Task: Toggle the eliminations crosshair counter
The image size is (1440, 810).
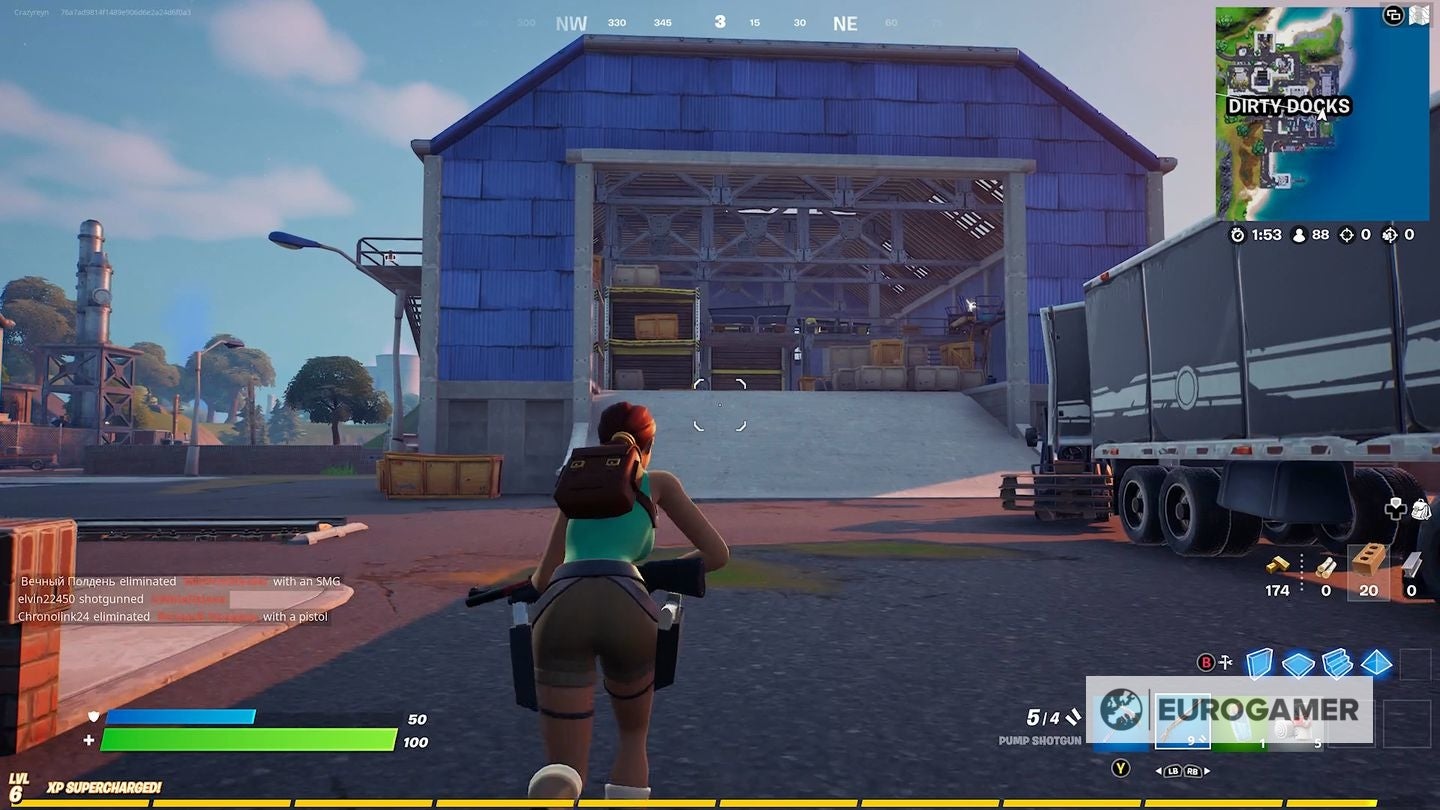Action: pyautogui.click(x=1347, y=234)
